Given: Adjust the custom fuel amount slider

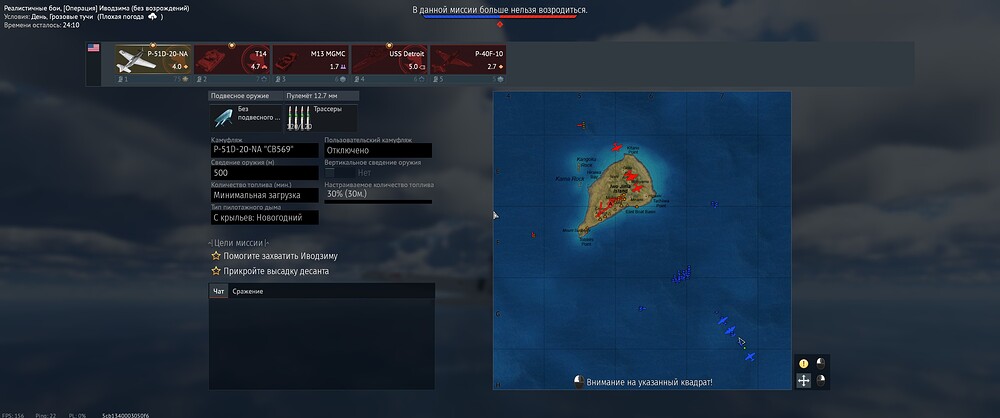Looking at the screenshot, I should pos(378,194).
